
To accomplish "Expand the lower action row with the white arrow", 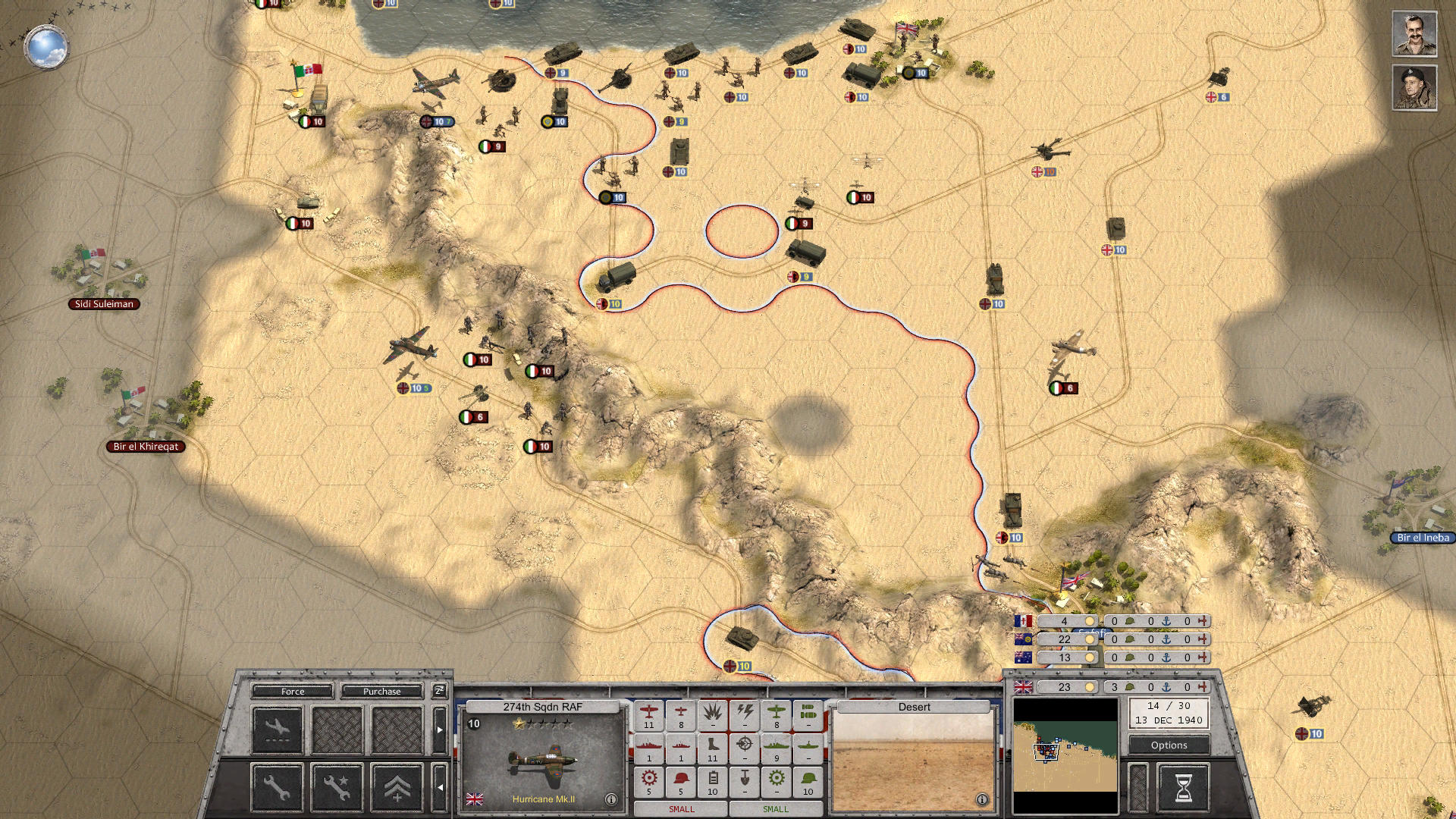I will (441, 788).
